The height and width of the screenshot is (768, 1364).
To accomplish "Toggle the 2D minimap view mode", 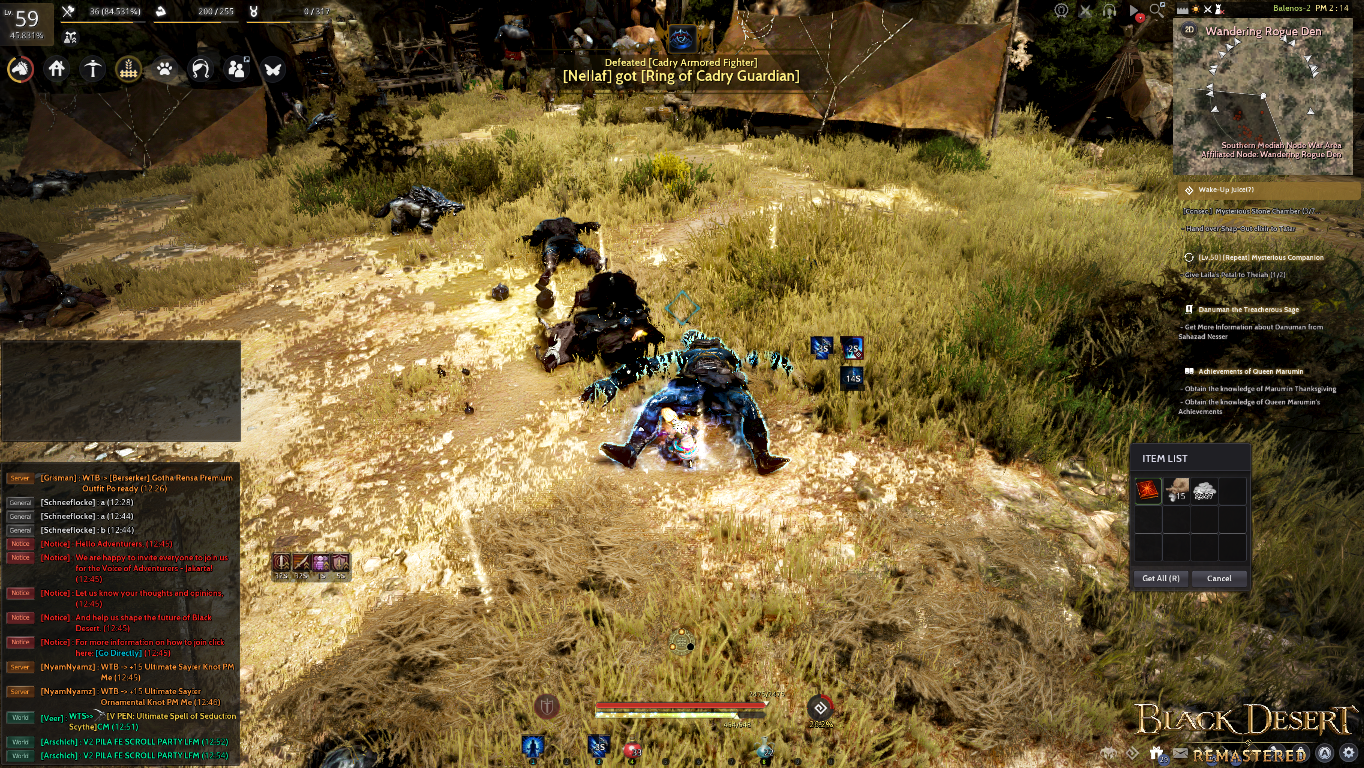I will (1188, 31).
